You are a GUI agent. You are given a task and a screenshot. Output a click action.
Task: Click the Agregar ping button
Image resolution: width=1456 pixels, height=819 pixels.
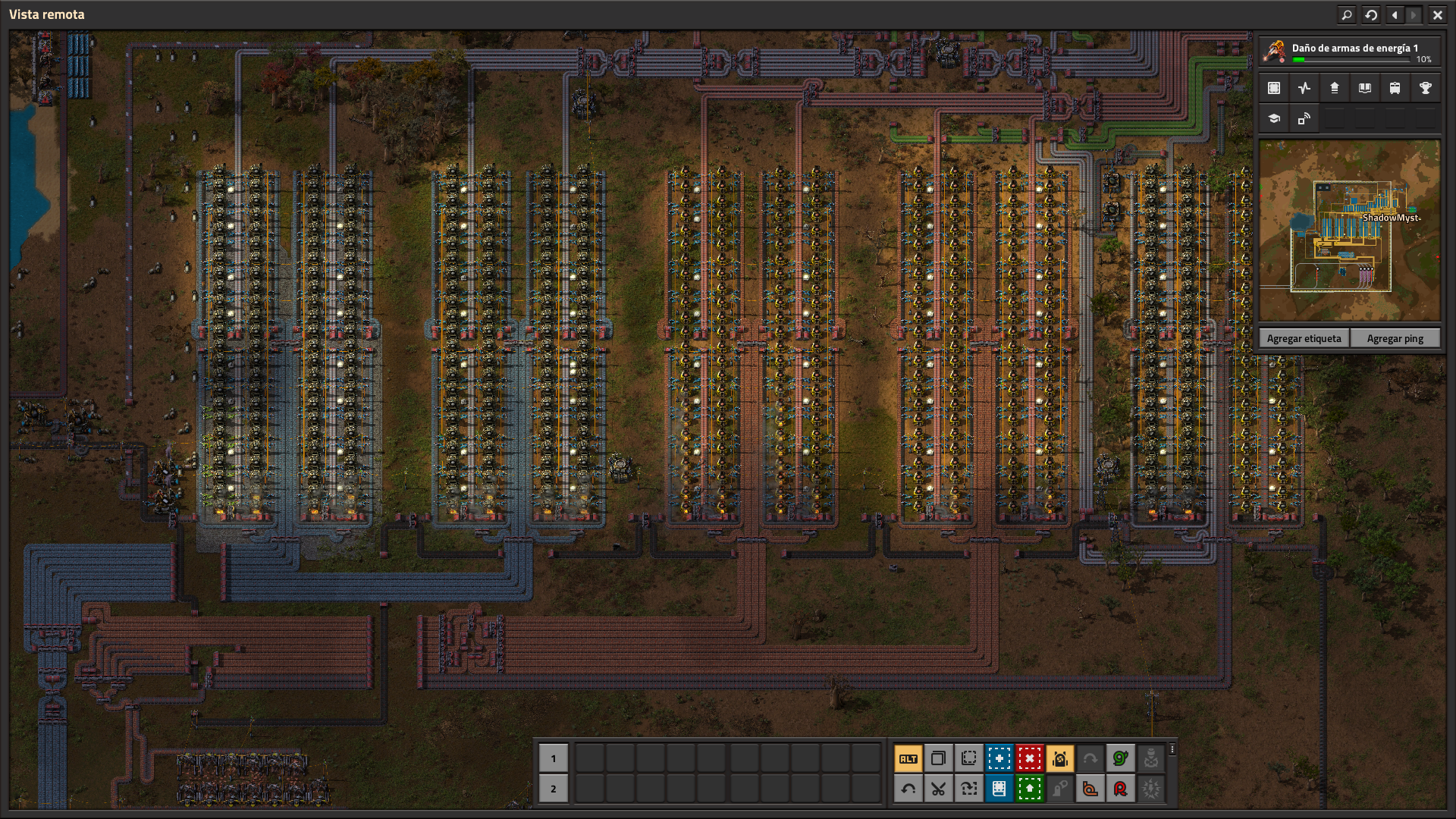pos(1395,337)
